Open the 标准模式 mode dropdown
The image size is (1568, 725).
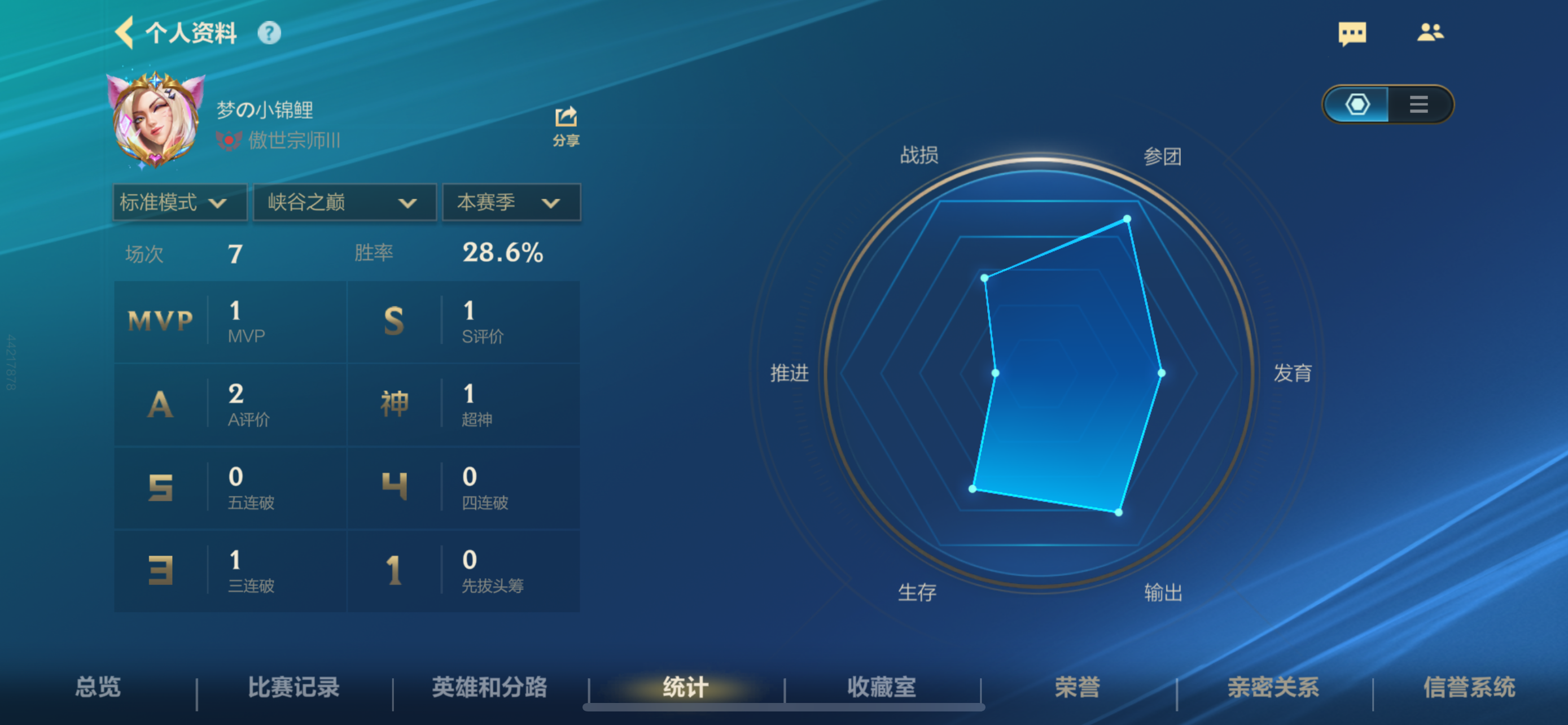[x=179, y=203]
